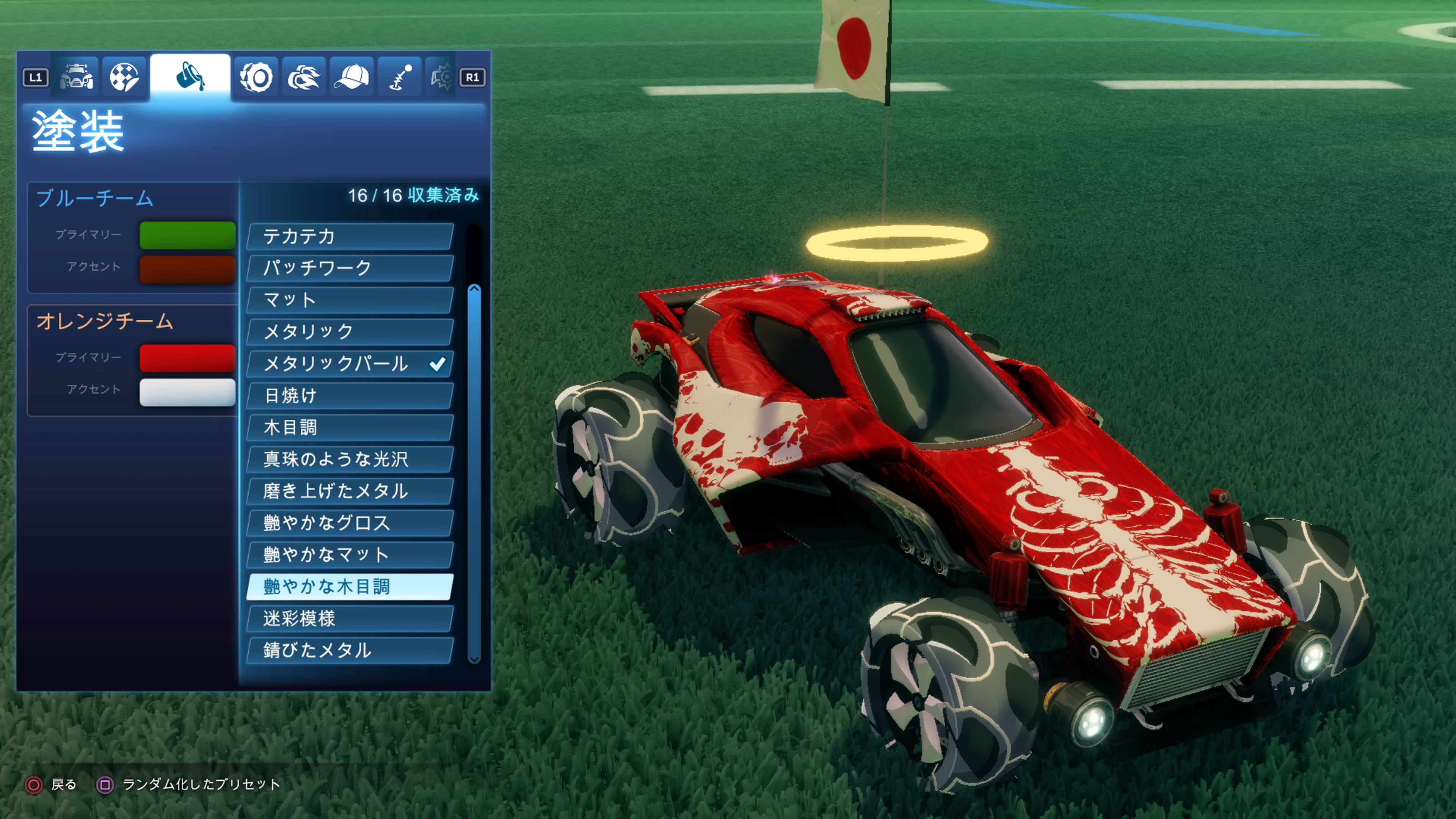Viewport: 1456px width, 819px height.
Task: Select the テカテカ paint finish
Action: (x=350, y=236)
